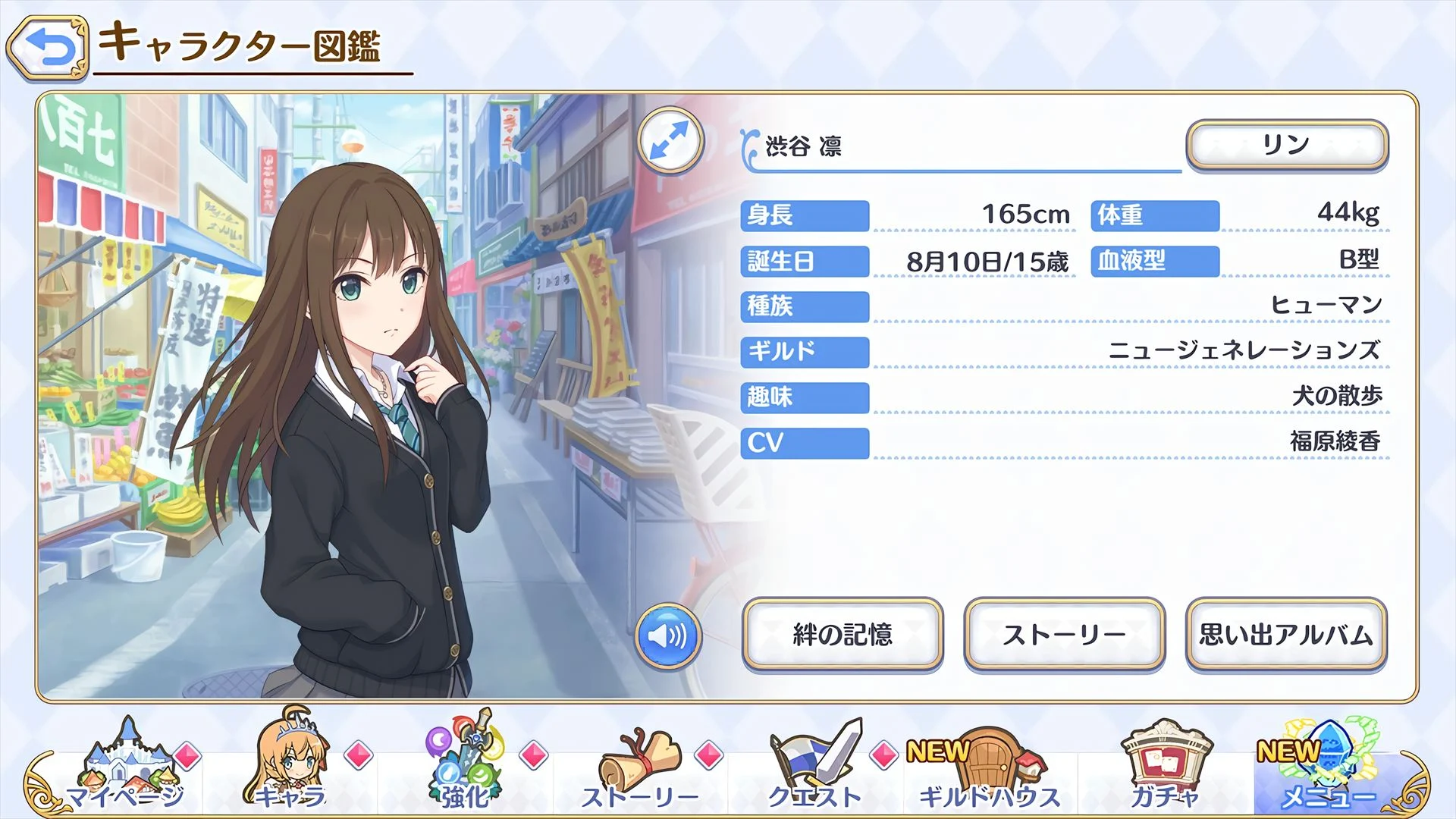Image resolution: width=1456 pixels, height=819 pixels.
Task: Visit the ギルドハウス guild house
Action: coord(990,766)
